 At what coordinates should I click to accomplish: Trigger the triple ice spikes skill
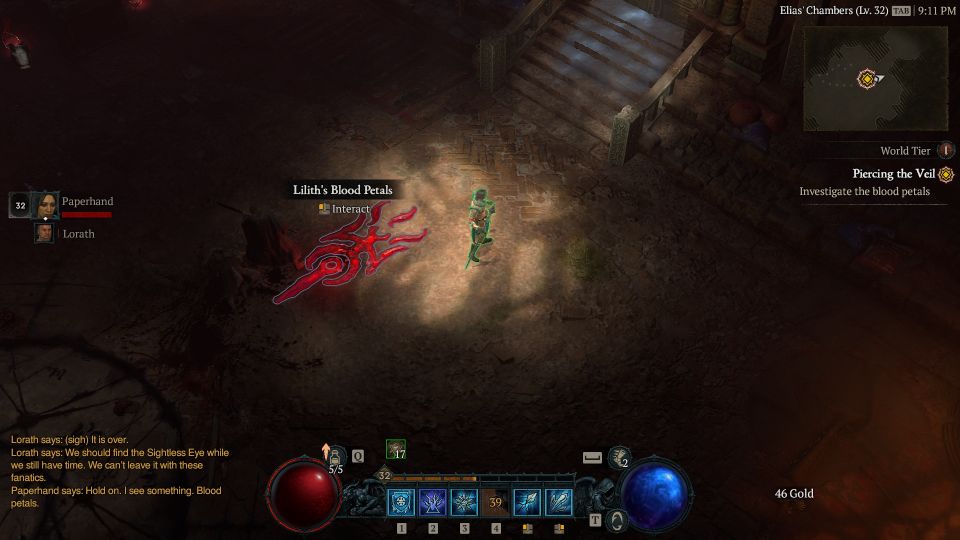coord(558,502)
